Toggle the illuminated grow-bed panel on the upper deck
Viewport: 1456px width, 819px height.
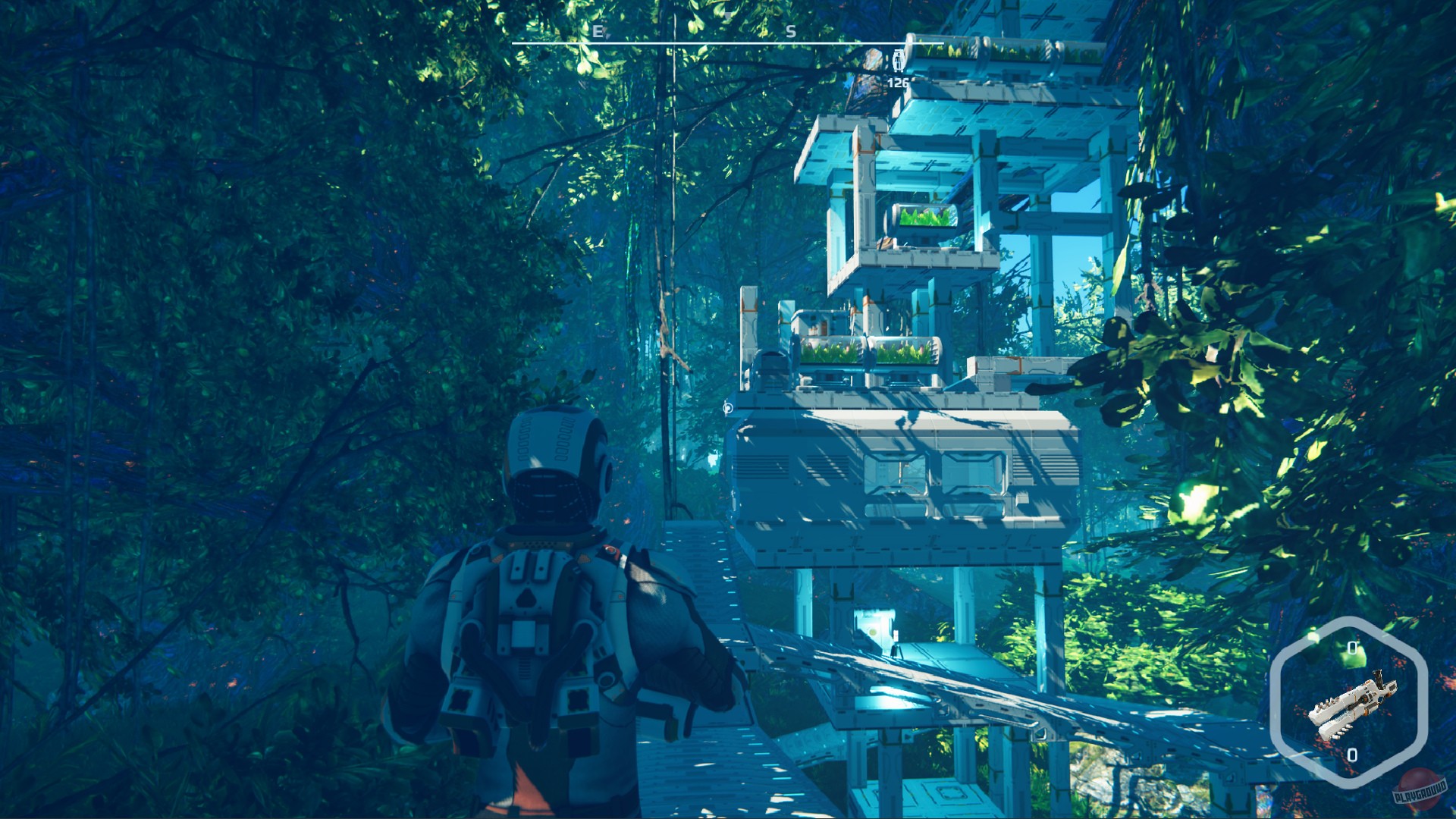click(924, 218)
